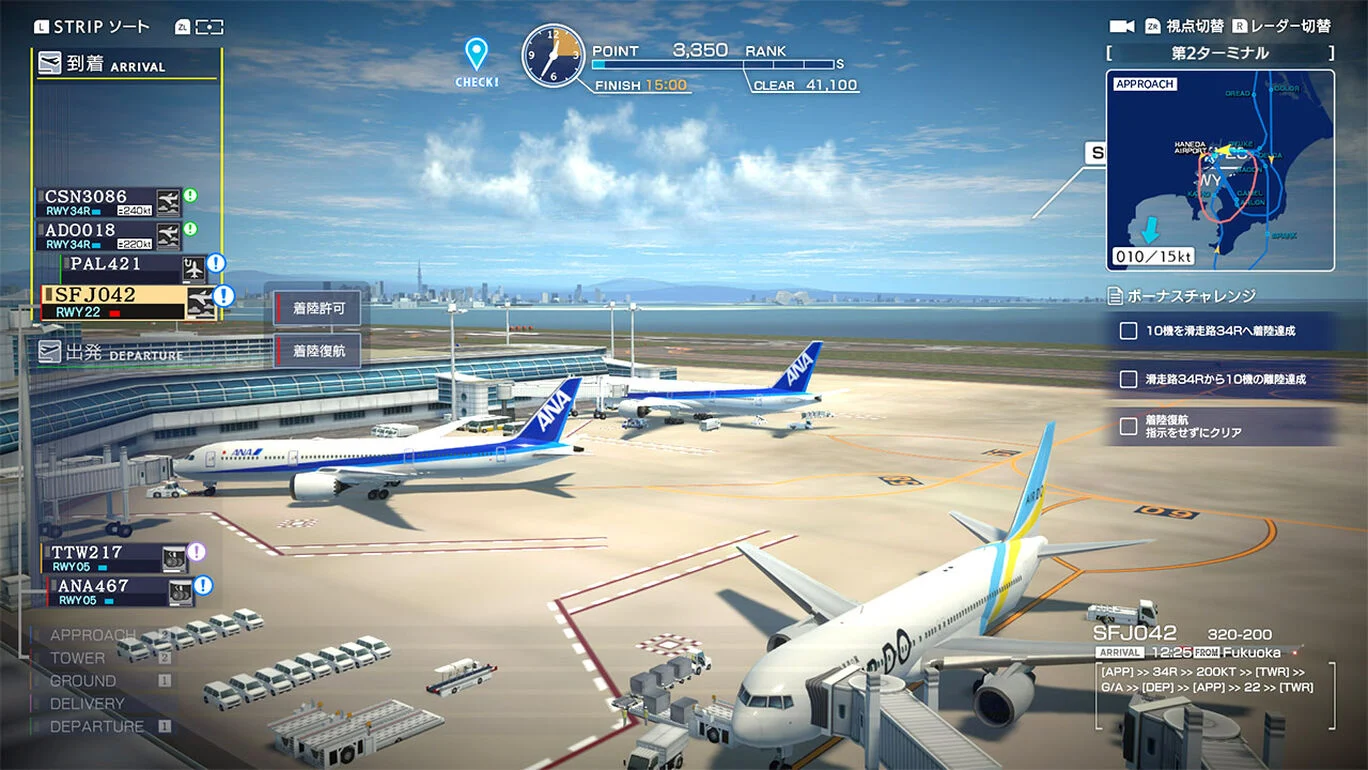Issue the 着陸許可 landing clearance
This screenshot has height=770, width=1368.
(318, 309)
